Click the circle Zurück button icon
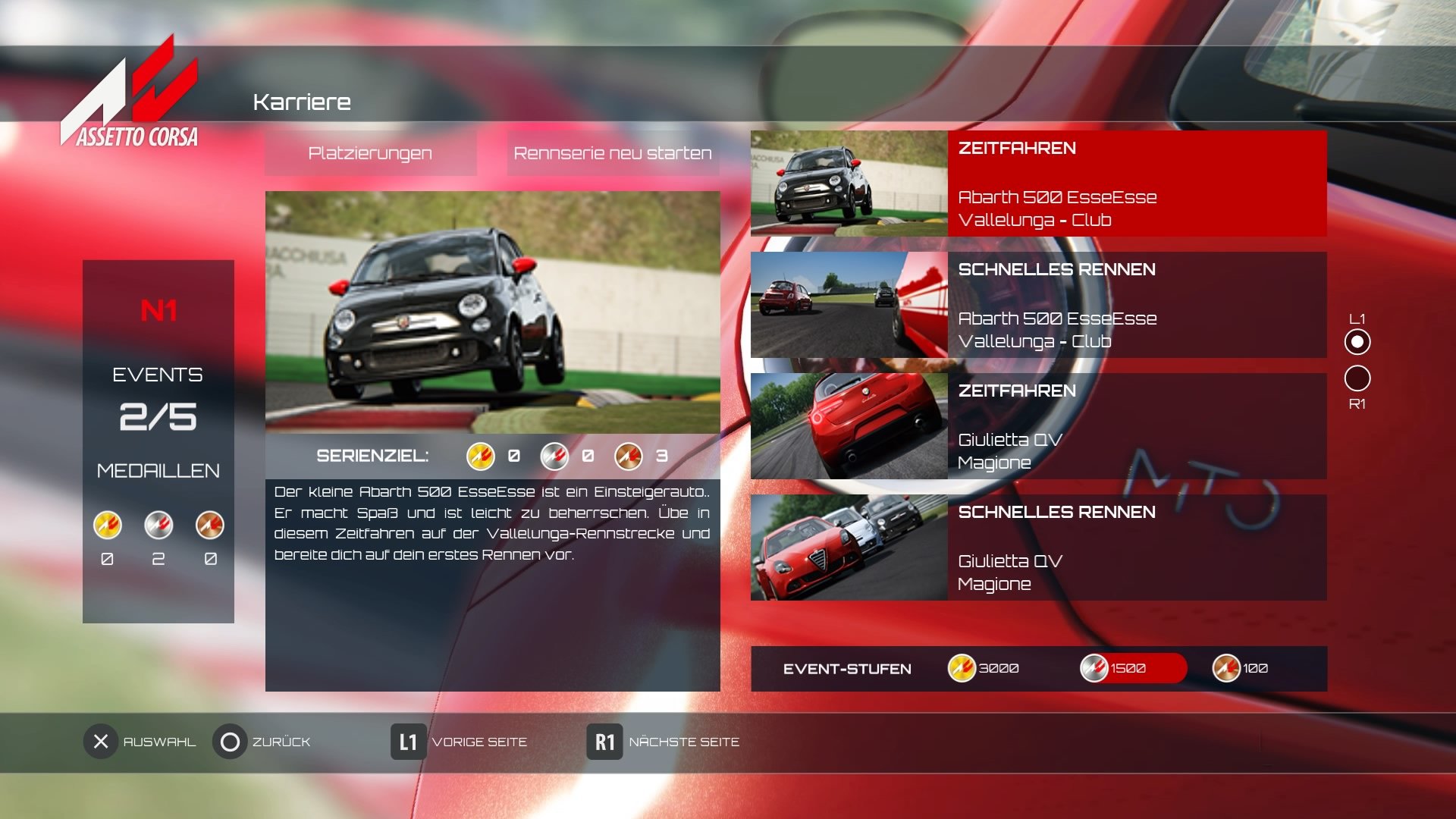The image size is (1456, 819). click(x=231, y=742)
